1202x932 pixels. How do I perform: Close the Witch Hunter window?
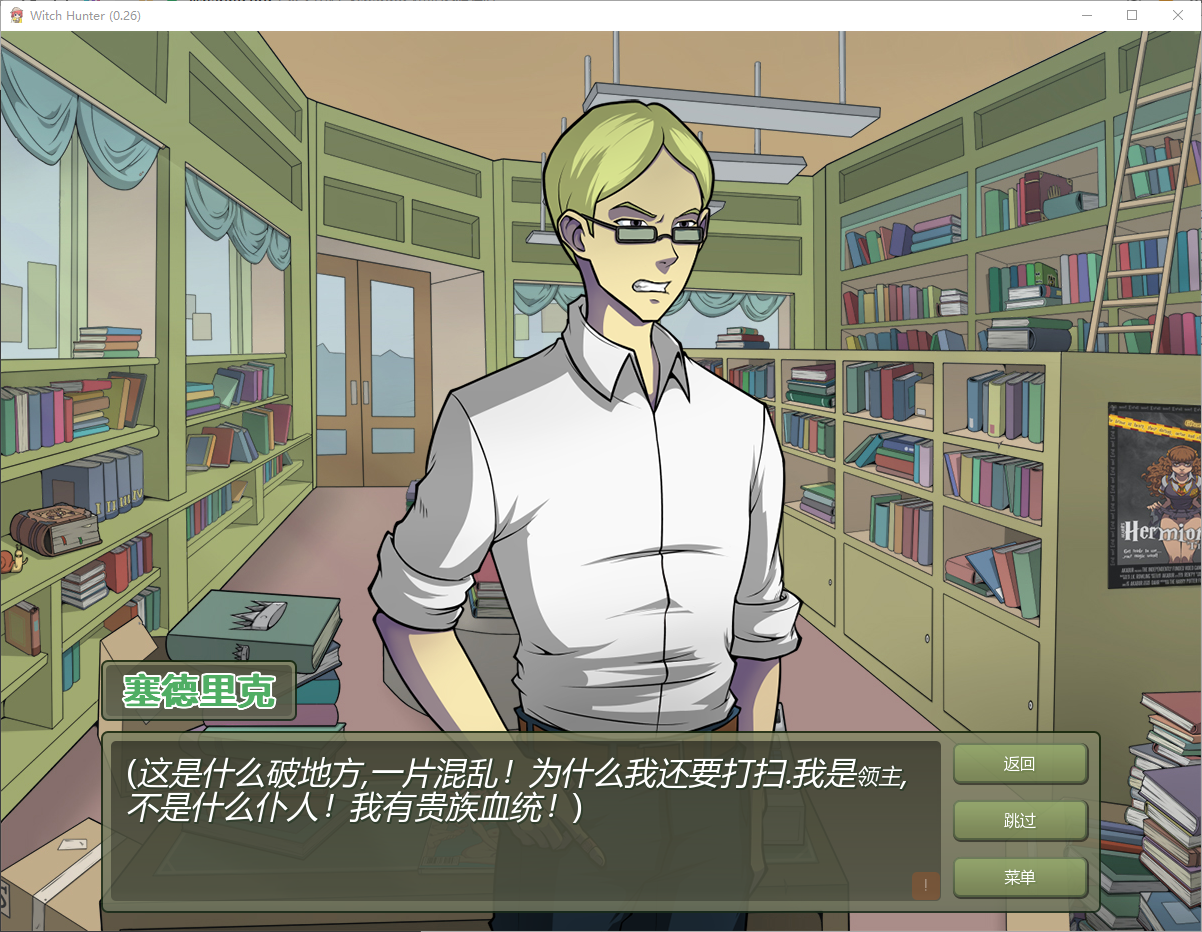1177,15
